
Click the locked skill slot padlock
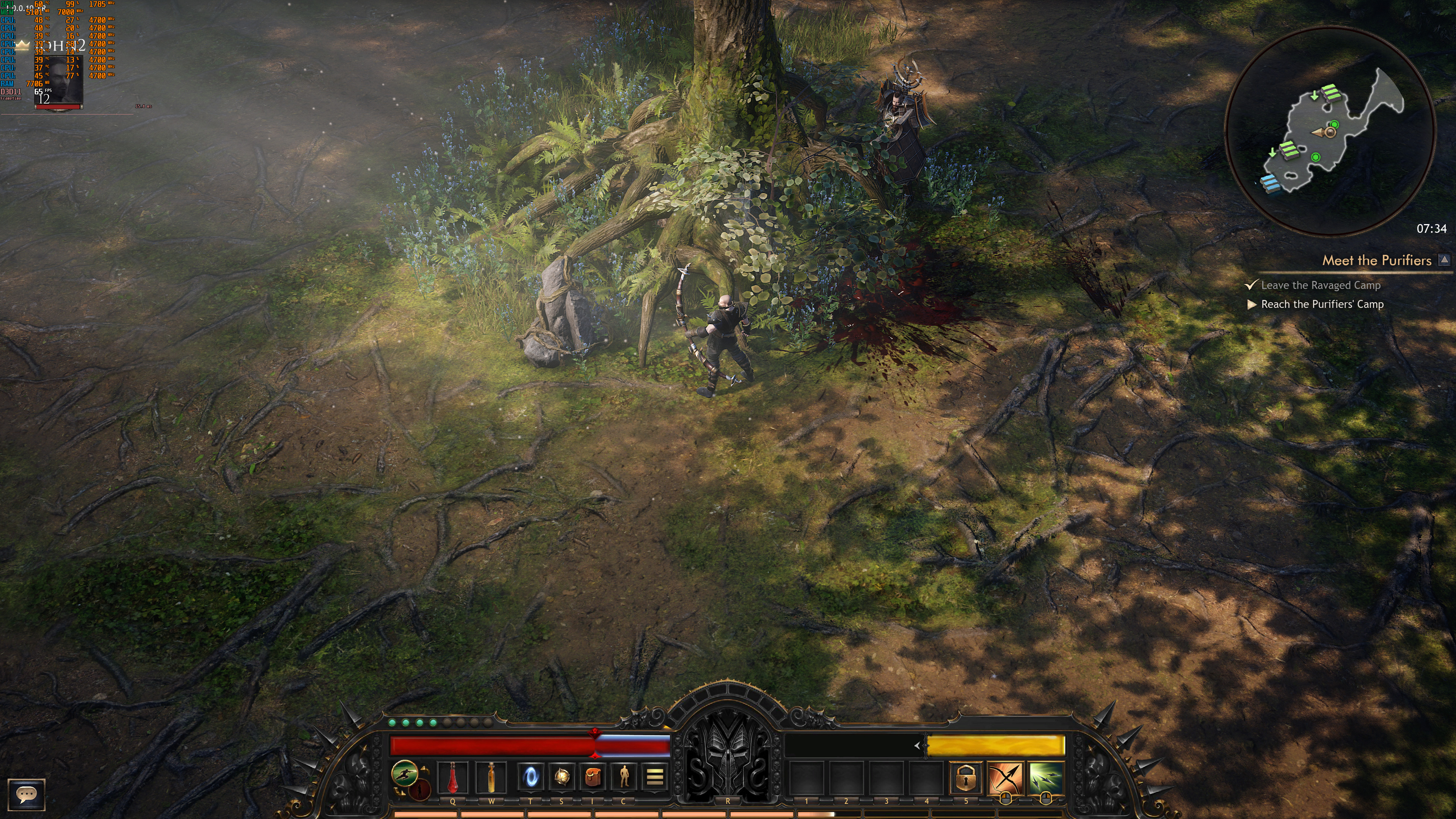pos(965,778)
